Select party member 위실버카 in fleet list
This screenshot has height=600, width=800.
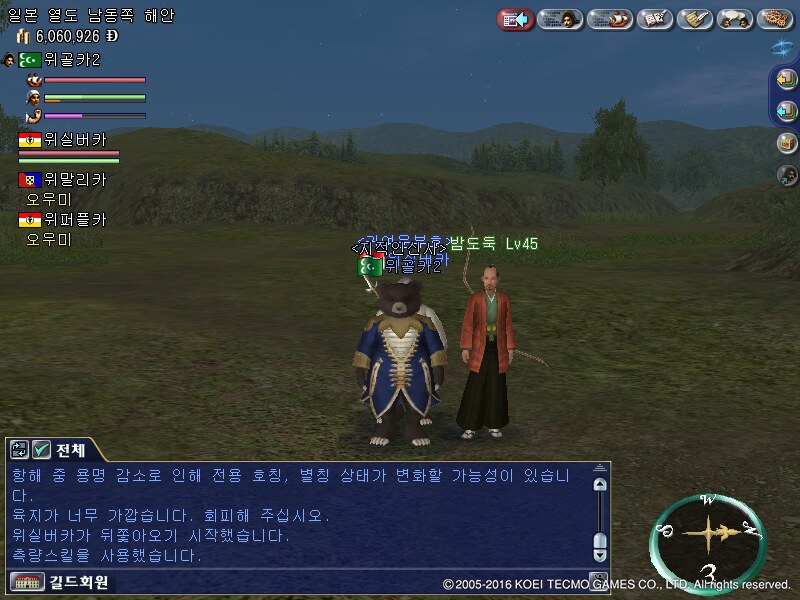click(x=75, y=140)
